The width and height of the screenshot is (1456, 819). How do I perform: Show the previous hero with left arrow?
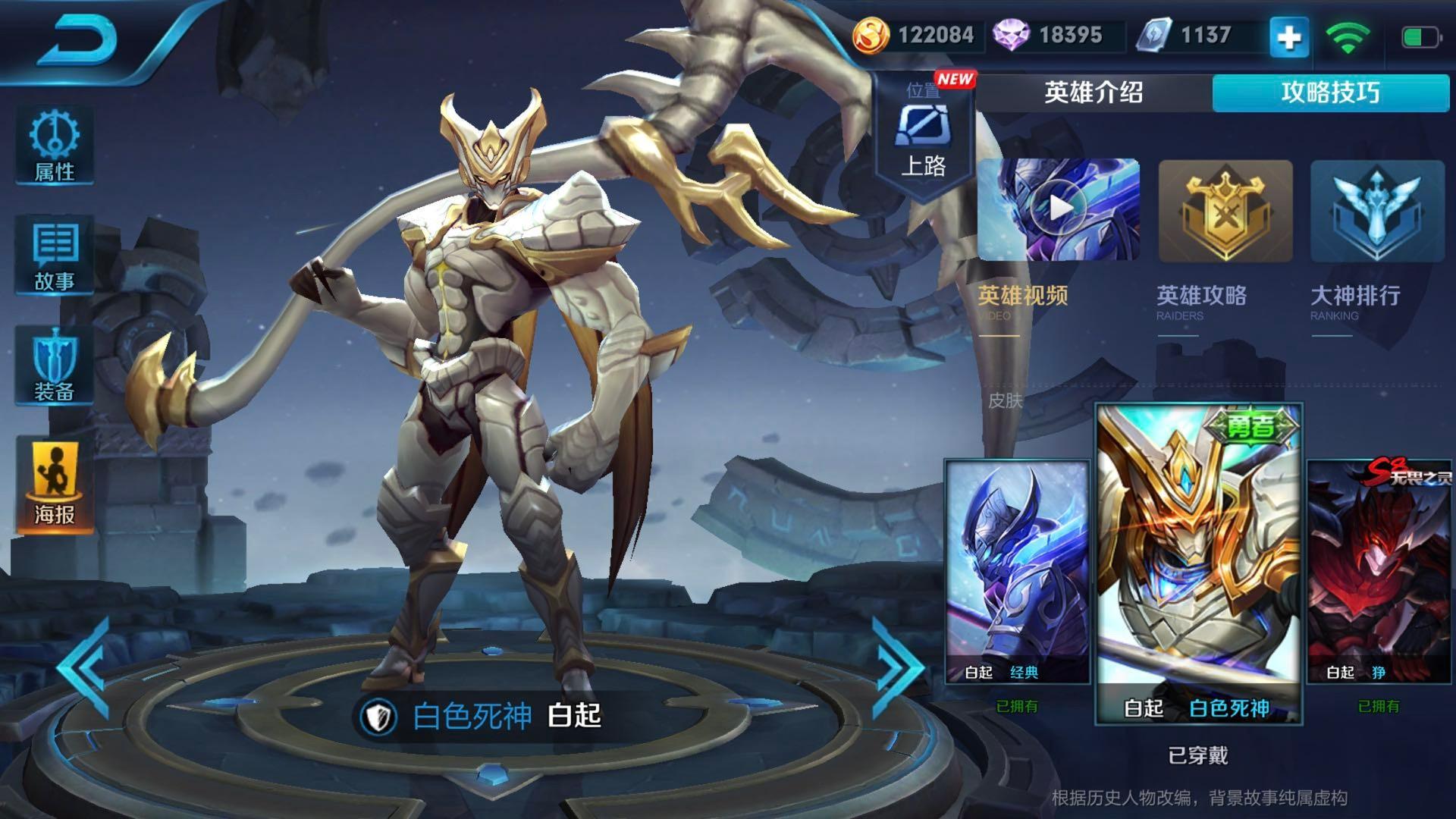[85, 667]
